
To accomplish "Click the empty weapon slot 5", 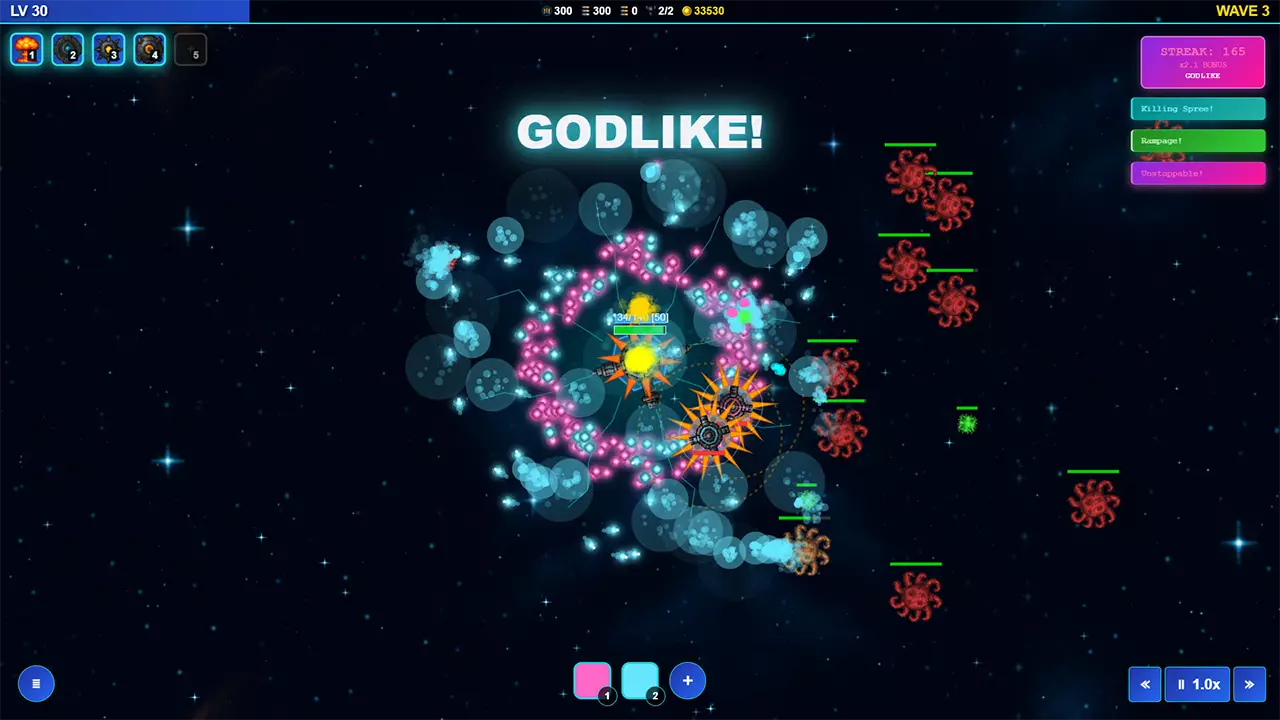I will click(190, 49).
